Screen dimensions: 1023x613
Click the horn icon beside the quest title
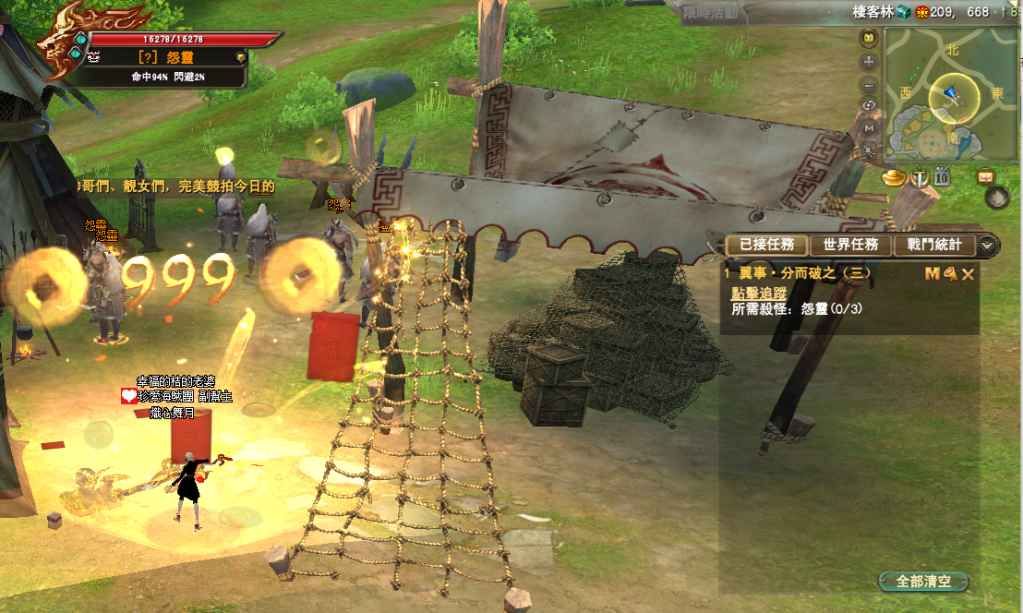949,273
